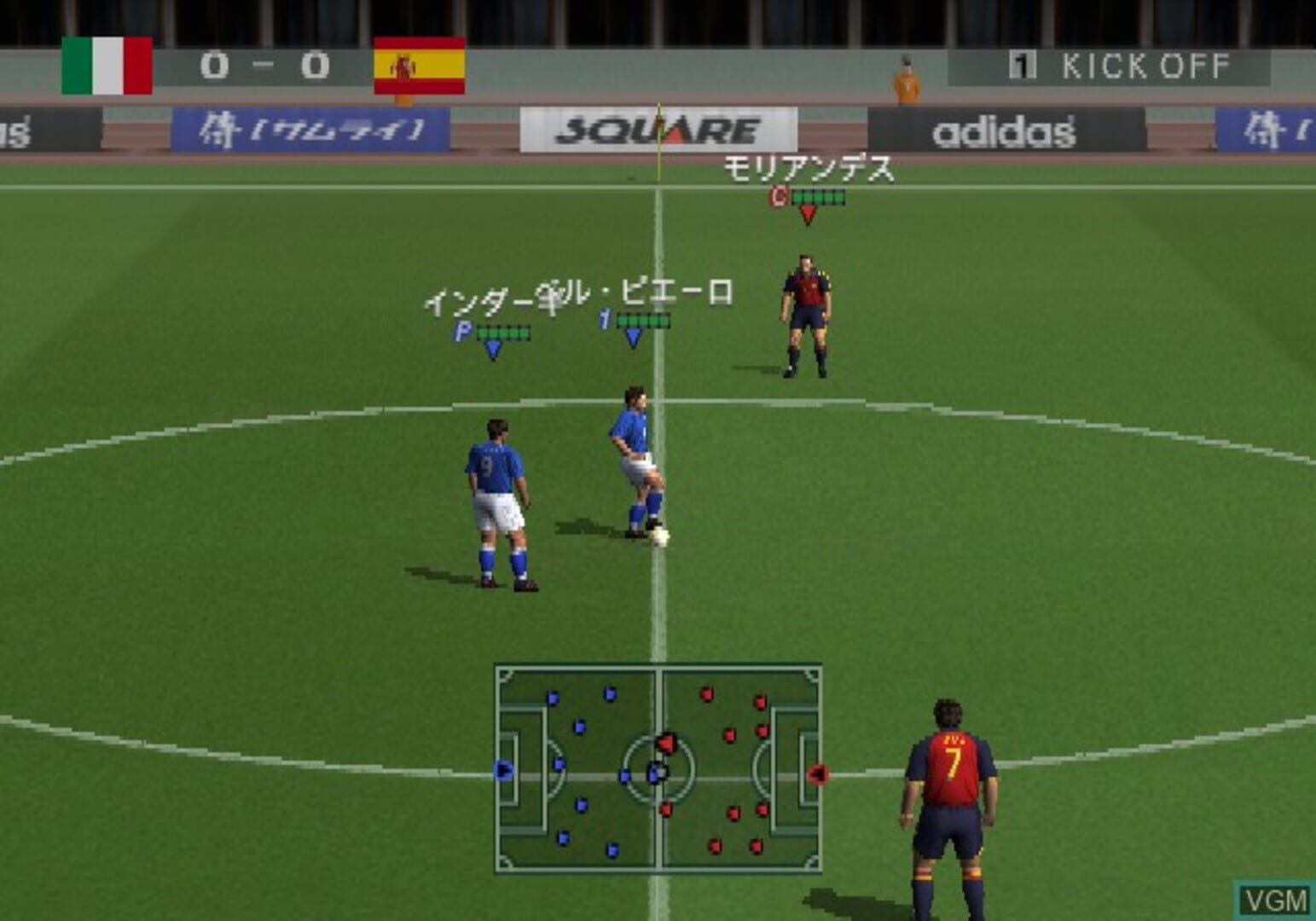Screen dimensions: 1316x921
Task: Click the red C captain badge above モリアンデス
Action: click(x=777, y=195)
